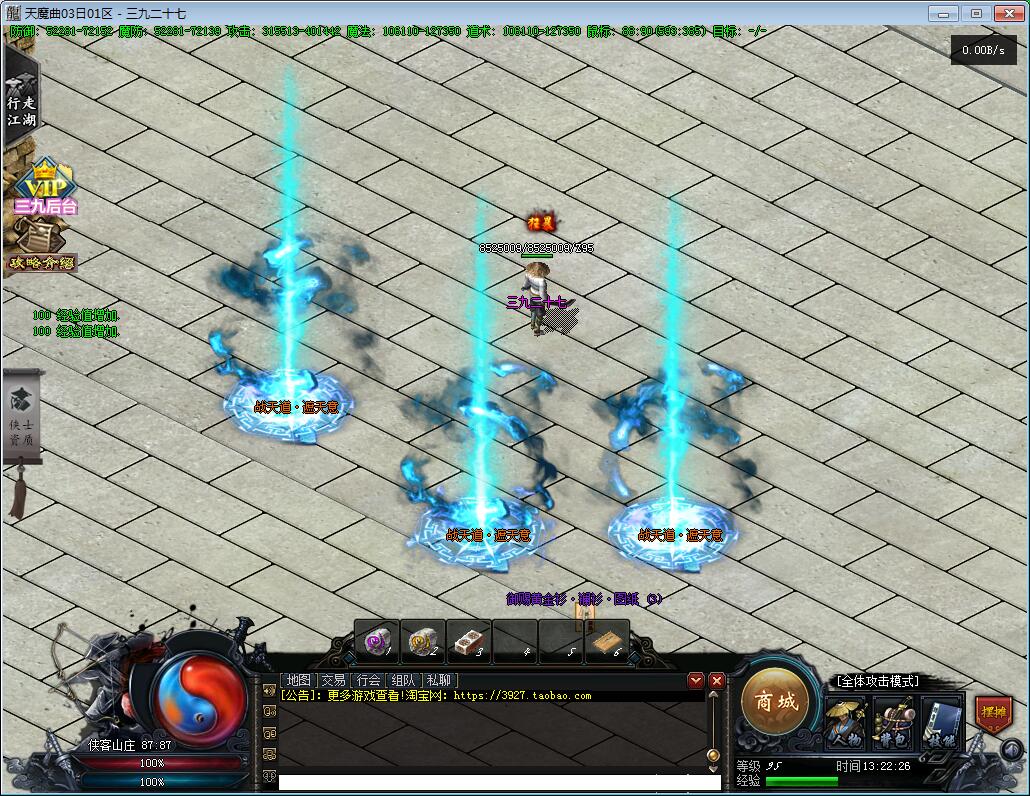Image resolution: width=1030 pixels, height=796 pixels.
Task: Open the 私聊 private chat tab
Action: coord(438,680)
